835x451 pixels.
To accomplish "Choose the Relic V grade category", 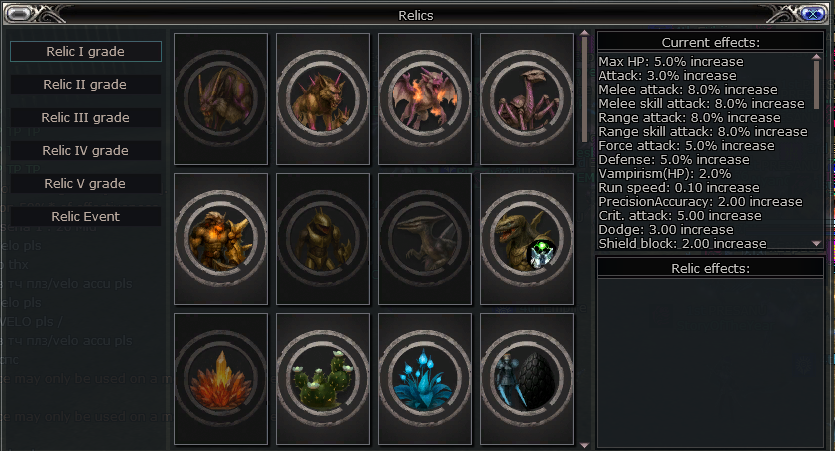I will pyautogui.click(x=85, y=184).
